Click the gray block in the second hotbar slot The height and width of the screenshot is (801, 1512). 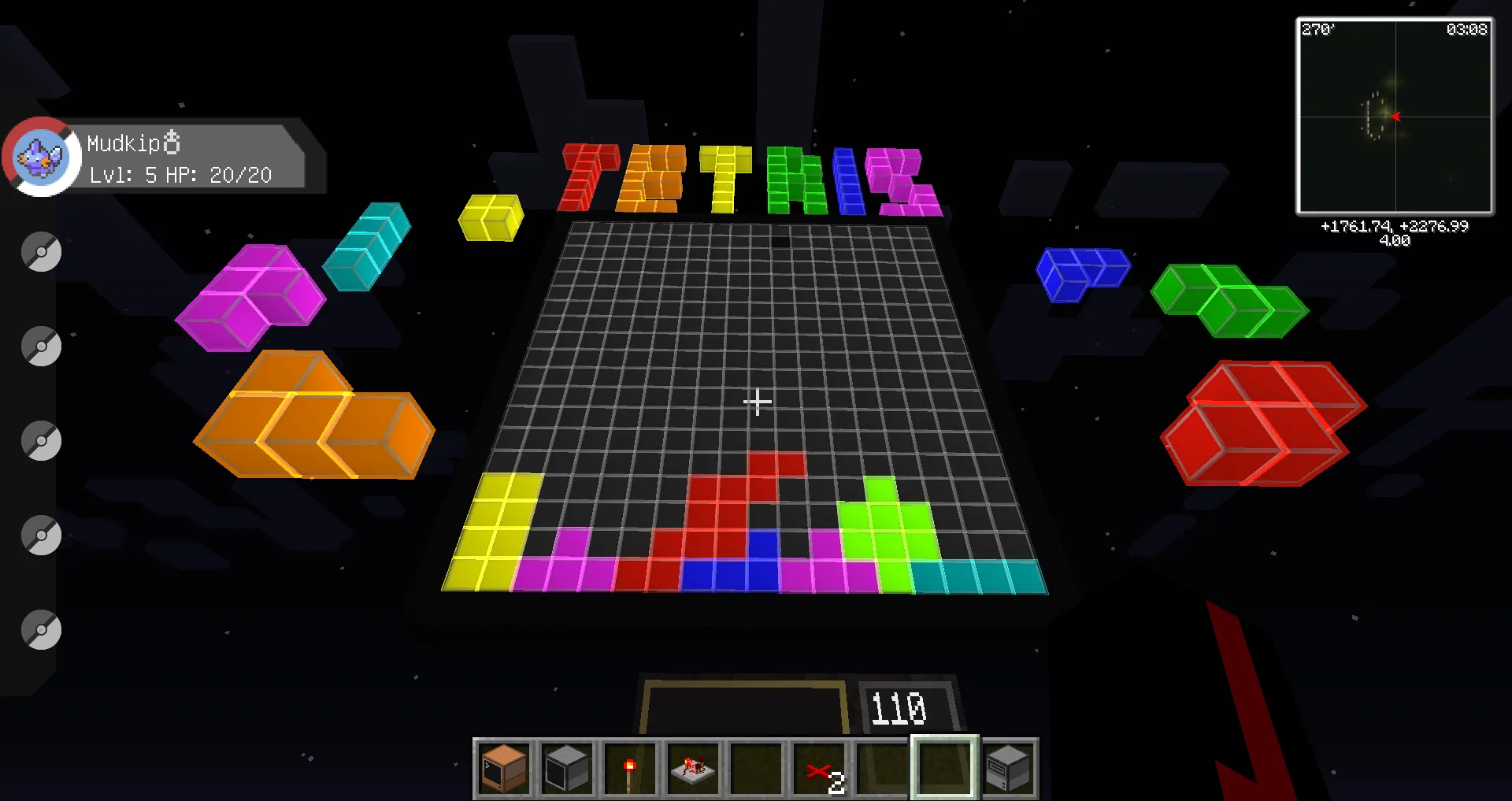pyautogui.click(x=565, y=768)
